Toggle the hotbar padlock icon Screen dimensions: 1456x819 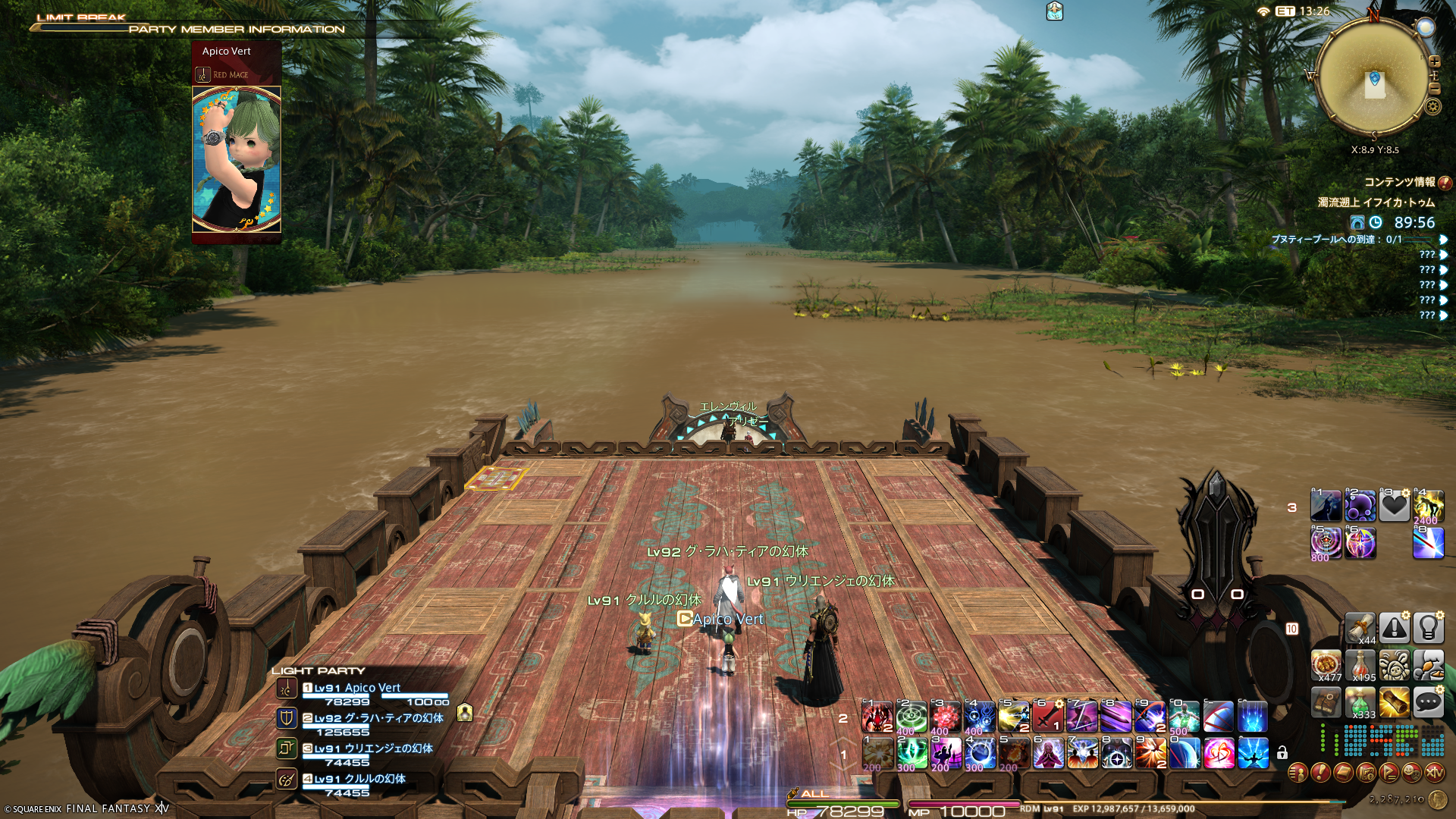(1282, 753)
